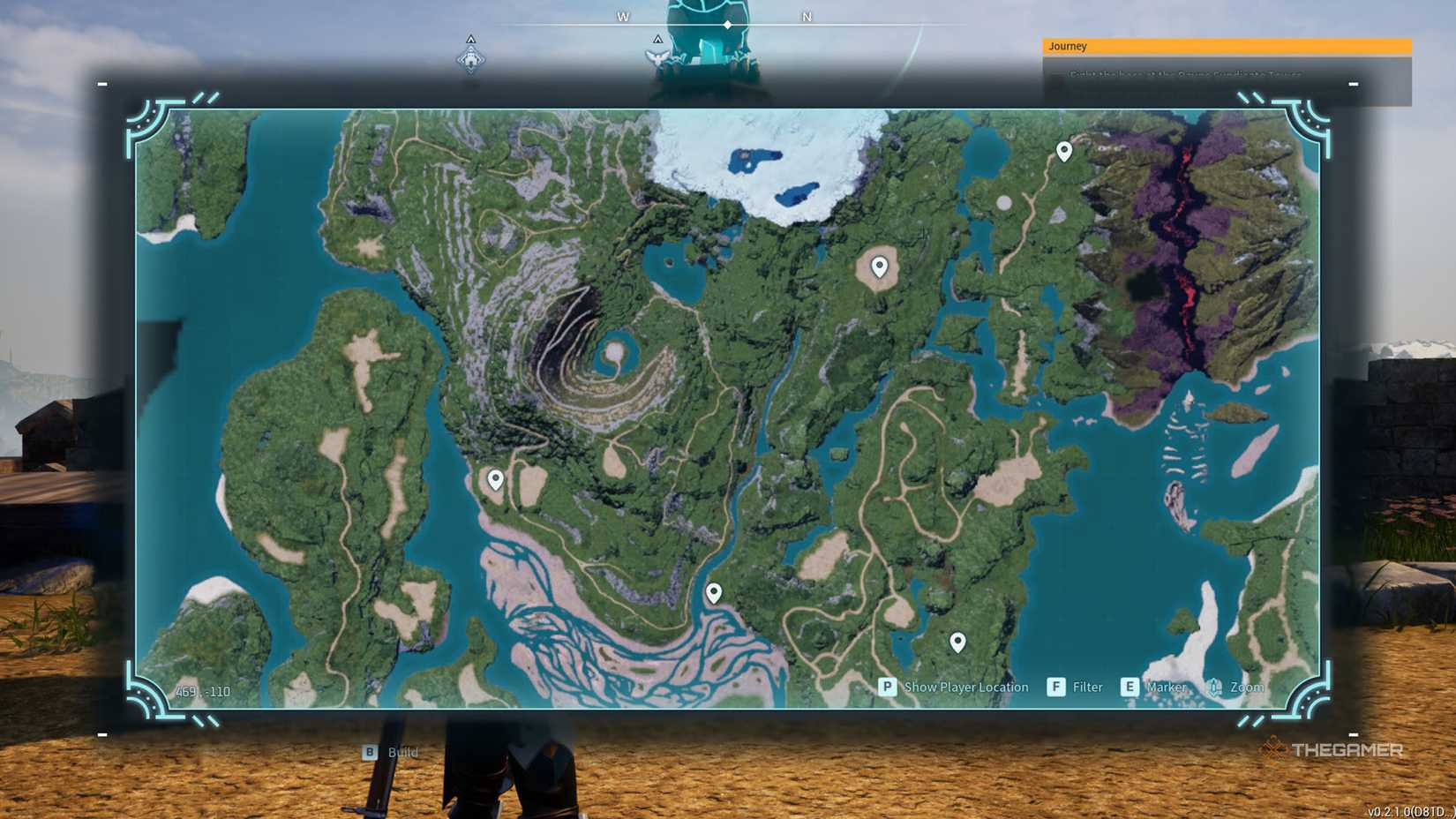Click the map pin in the snowy northeast region

click(x=1062, y=151)
